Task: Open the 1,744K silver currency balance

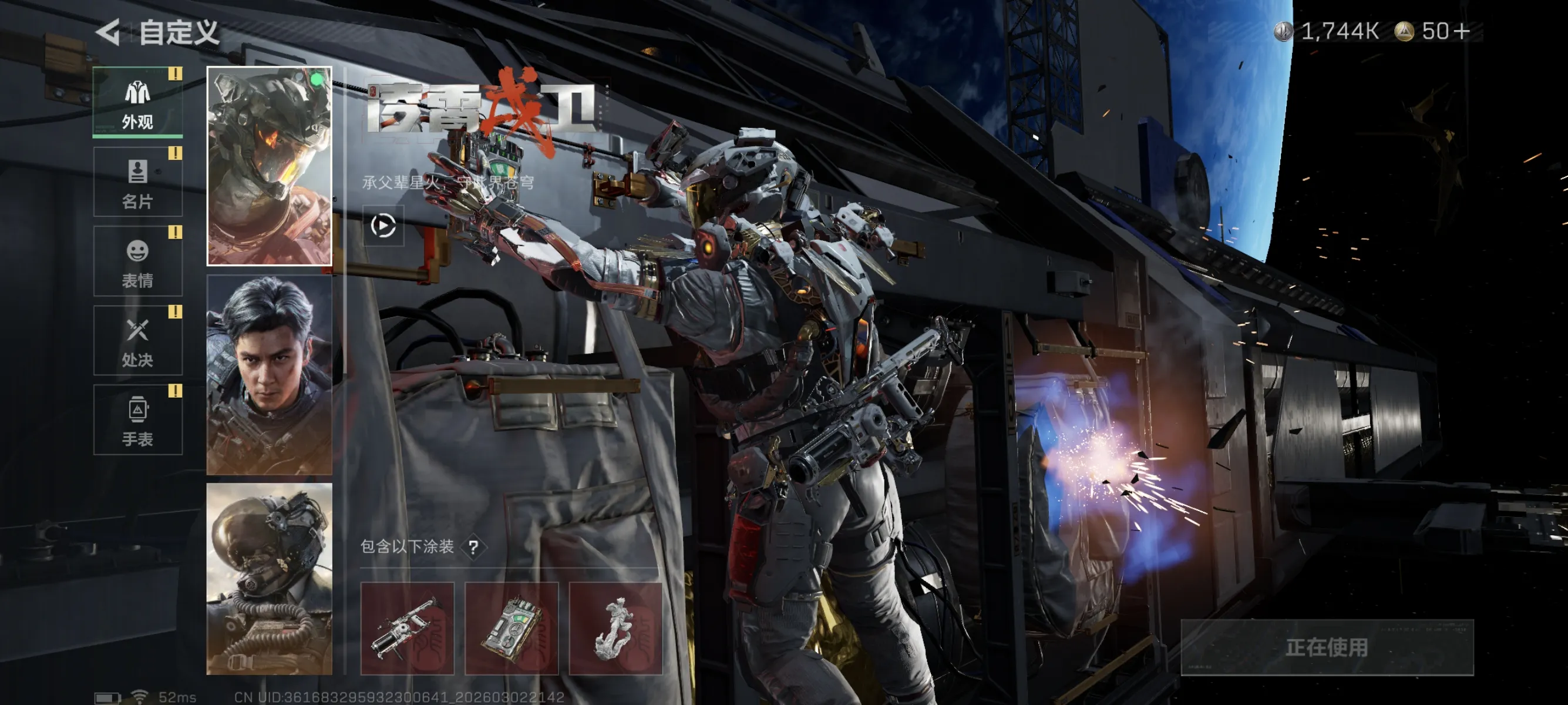Action: 1327,31
